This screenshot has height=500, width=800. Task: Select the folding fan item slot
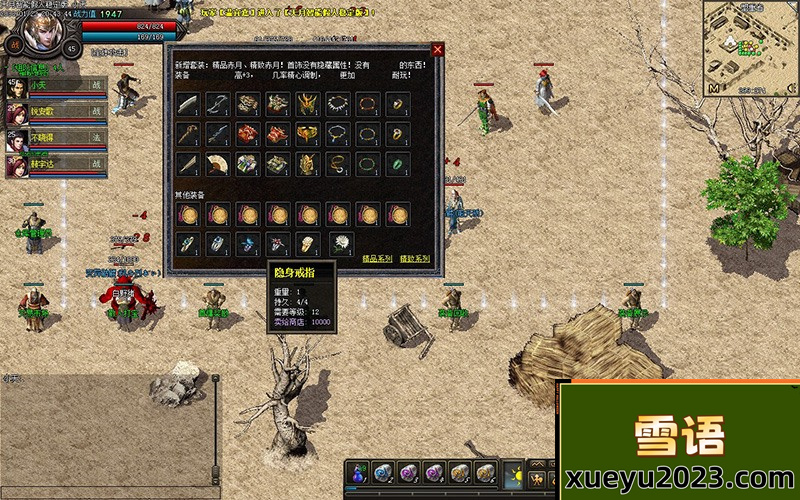click(x=218, y=164)
